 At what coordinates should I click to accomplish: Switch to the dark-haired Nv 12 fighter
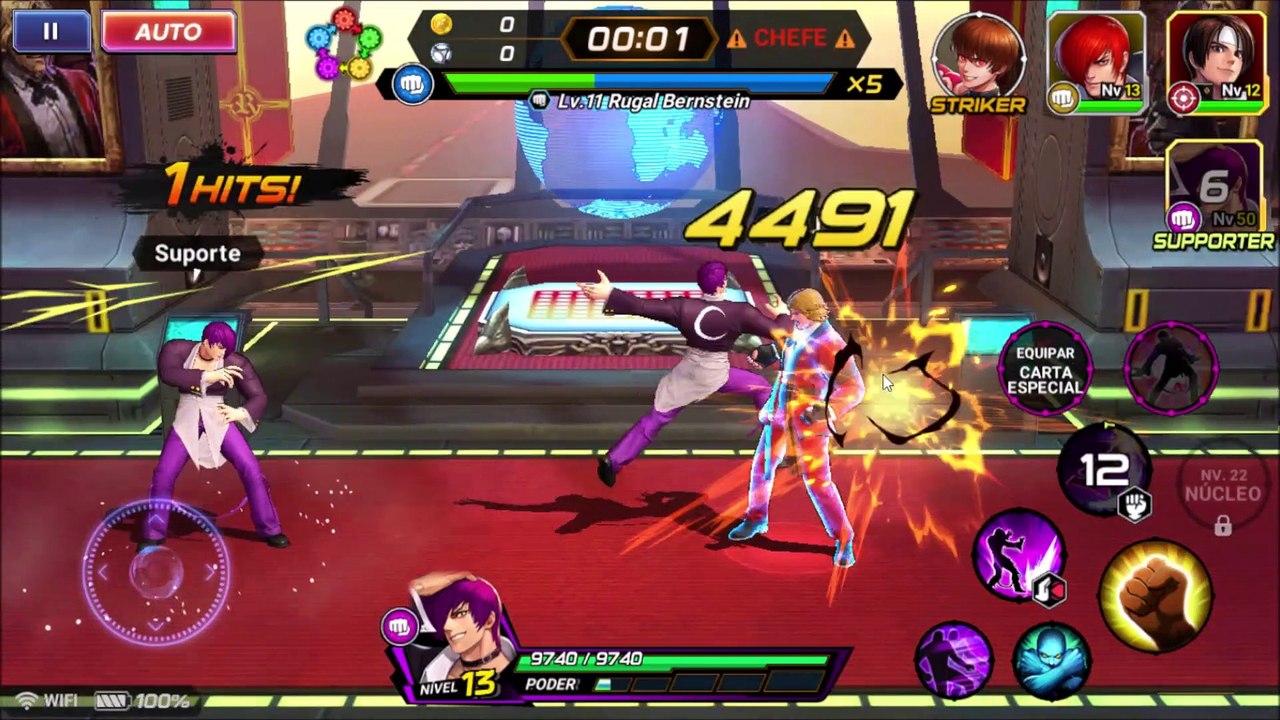click(1214, 58)
